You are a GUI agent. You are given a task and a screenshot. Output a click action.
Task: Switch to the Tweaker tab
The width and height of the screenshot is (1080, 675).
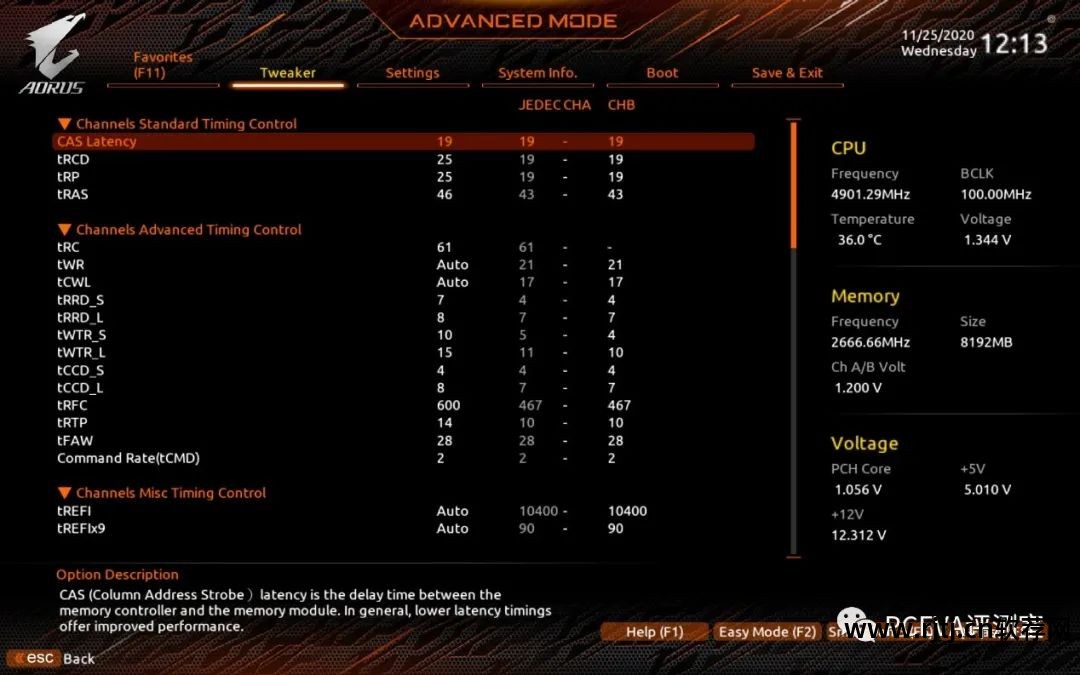coord(288,73)
